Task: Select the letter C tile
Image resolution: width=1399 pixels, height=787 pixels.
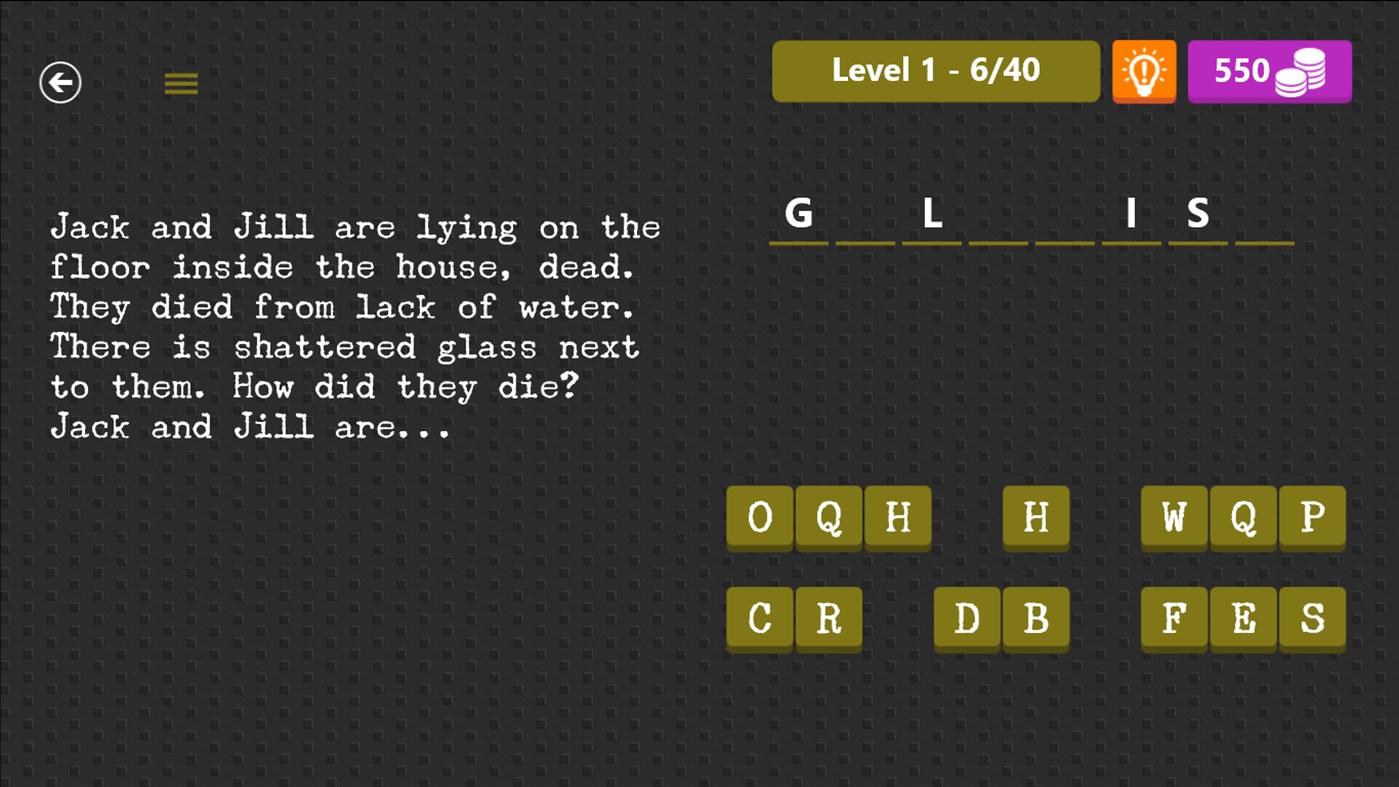Action: tap(760, 619)
